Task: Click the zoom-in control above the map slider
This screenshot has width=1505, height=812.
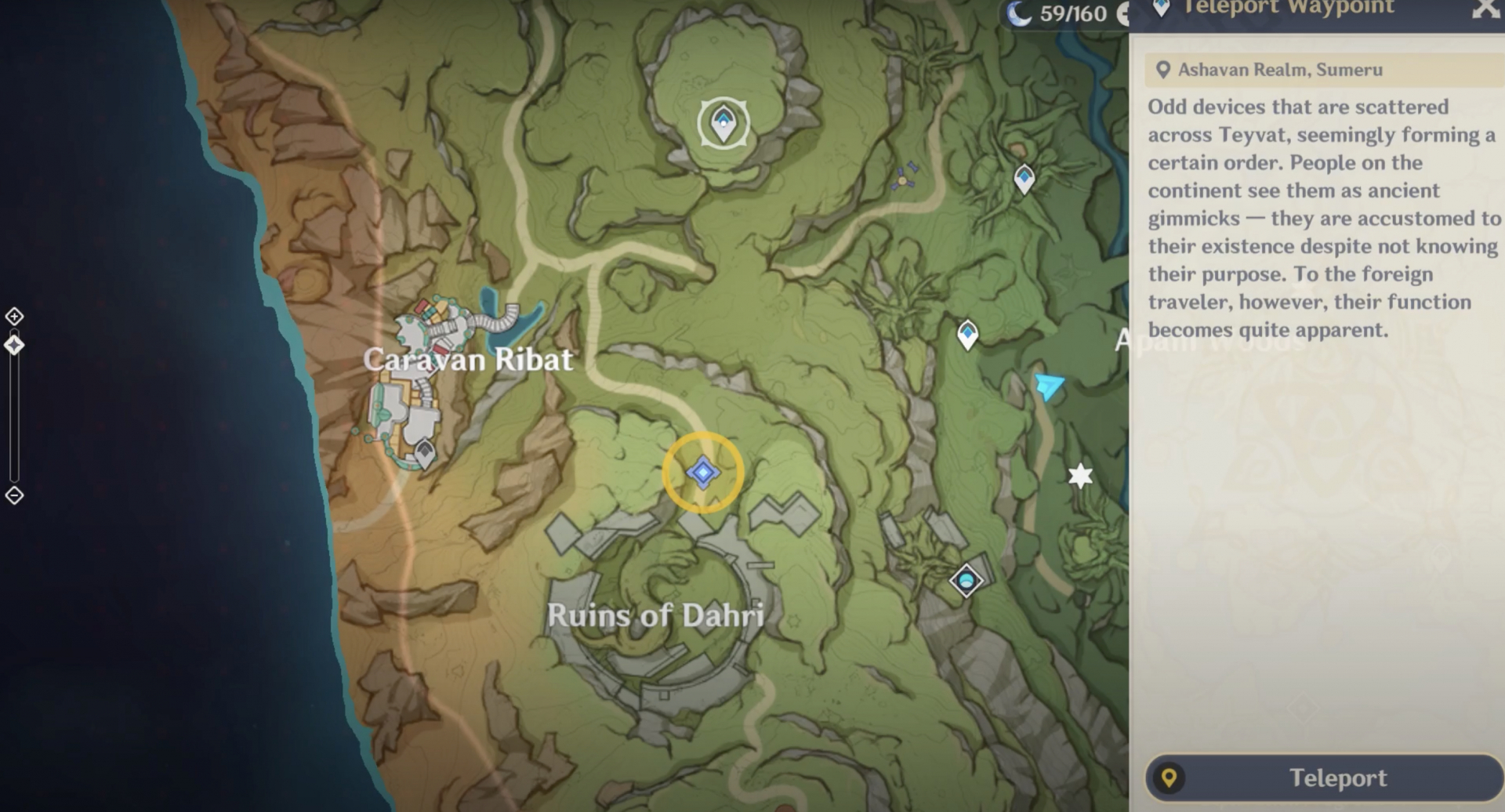Action: click(x=13, y=317)
